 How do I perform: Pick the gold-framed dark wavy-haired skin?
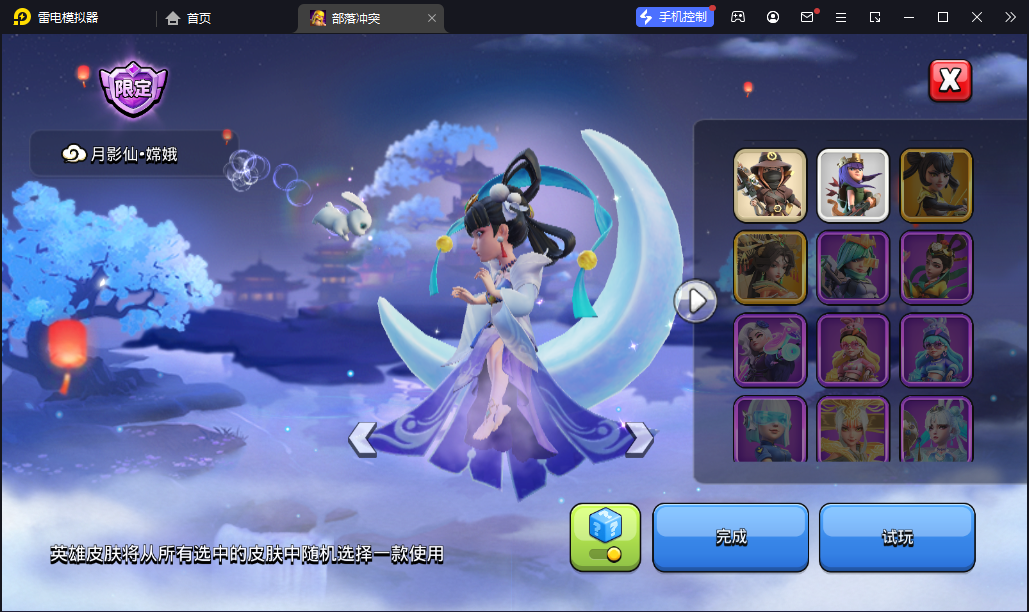coord(770,267)
